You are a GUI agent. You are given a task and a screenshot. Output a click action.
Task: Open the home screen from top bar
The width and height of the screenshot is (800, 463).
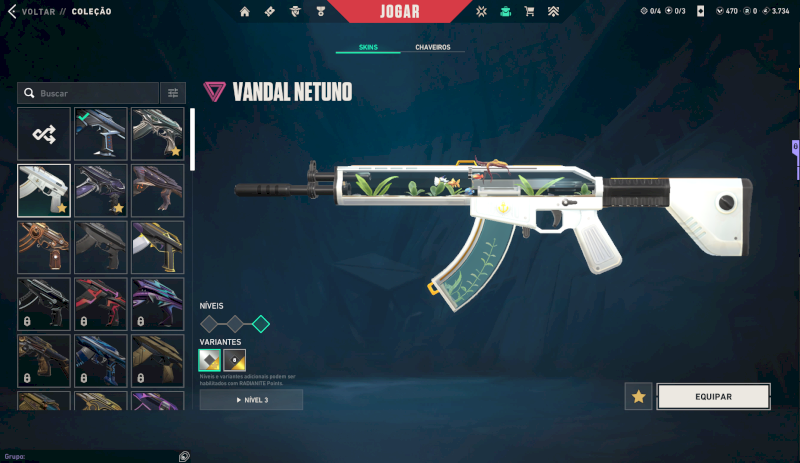click(245, 11)
